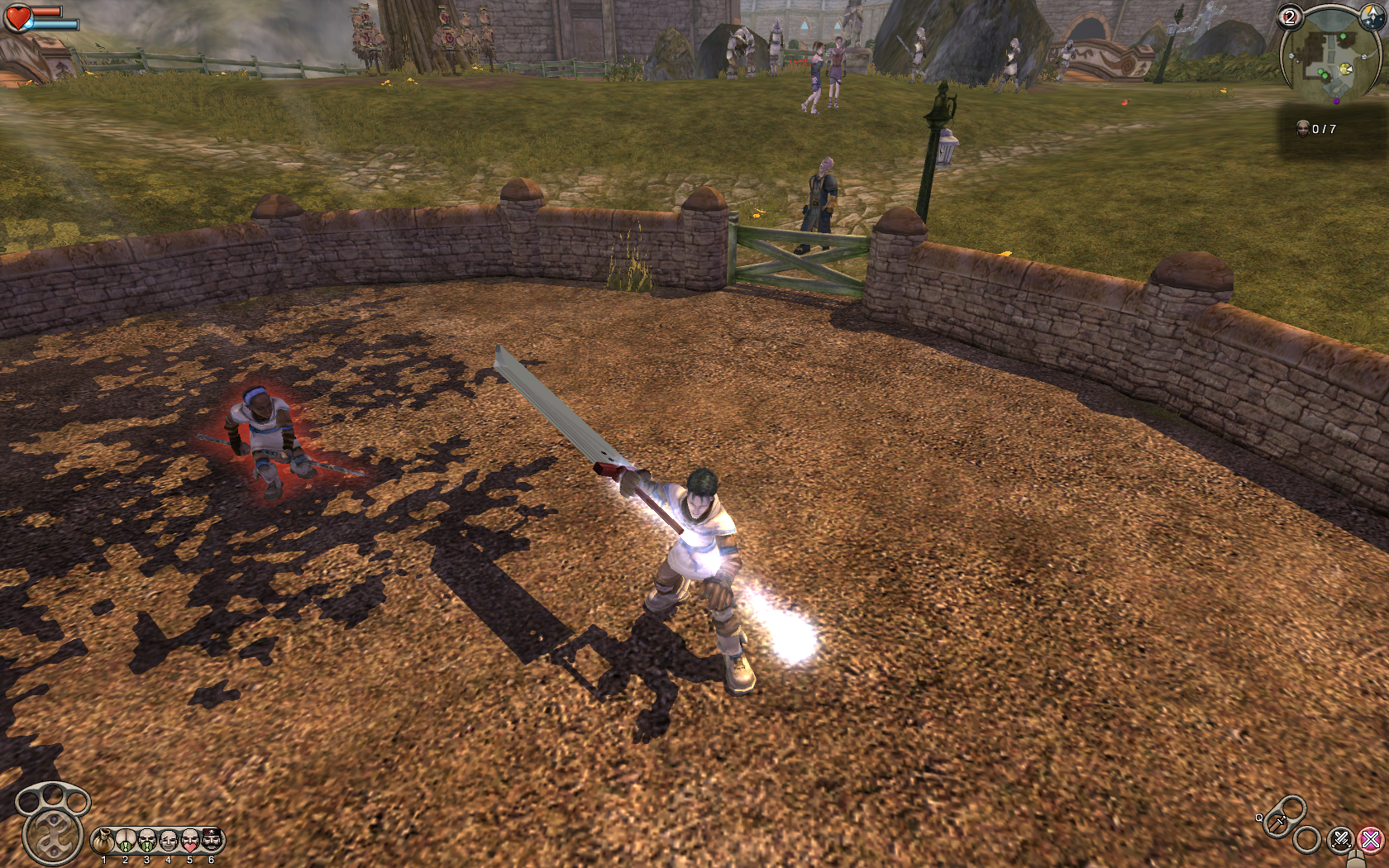Activate the heart flirt expression

(x=190, y=842)
